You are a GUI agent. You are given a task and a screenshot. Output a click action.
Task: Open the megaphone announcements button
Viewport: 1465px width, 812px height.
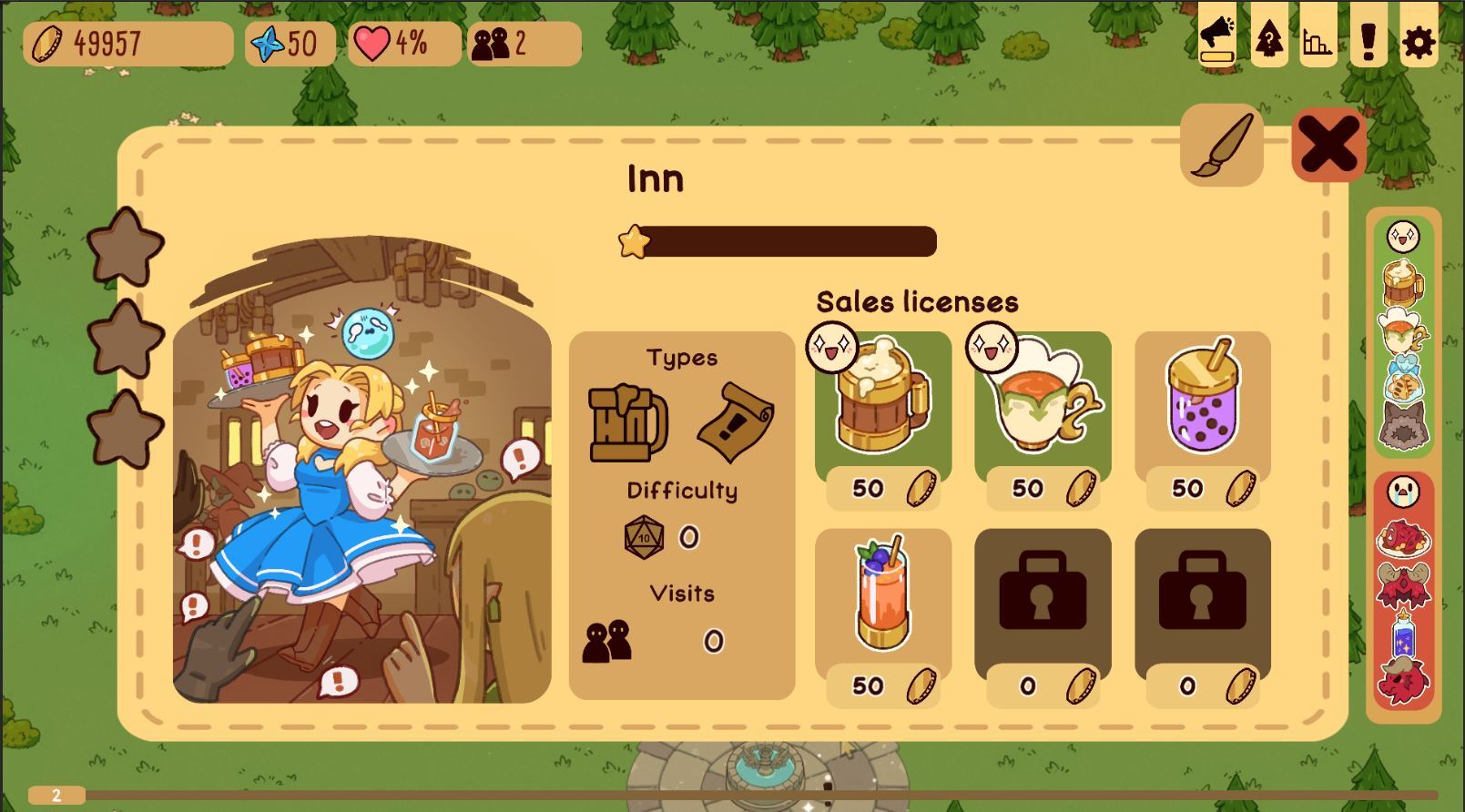(x=1216, y=40)
